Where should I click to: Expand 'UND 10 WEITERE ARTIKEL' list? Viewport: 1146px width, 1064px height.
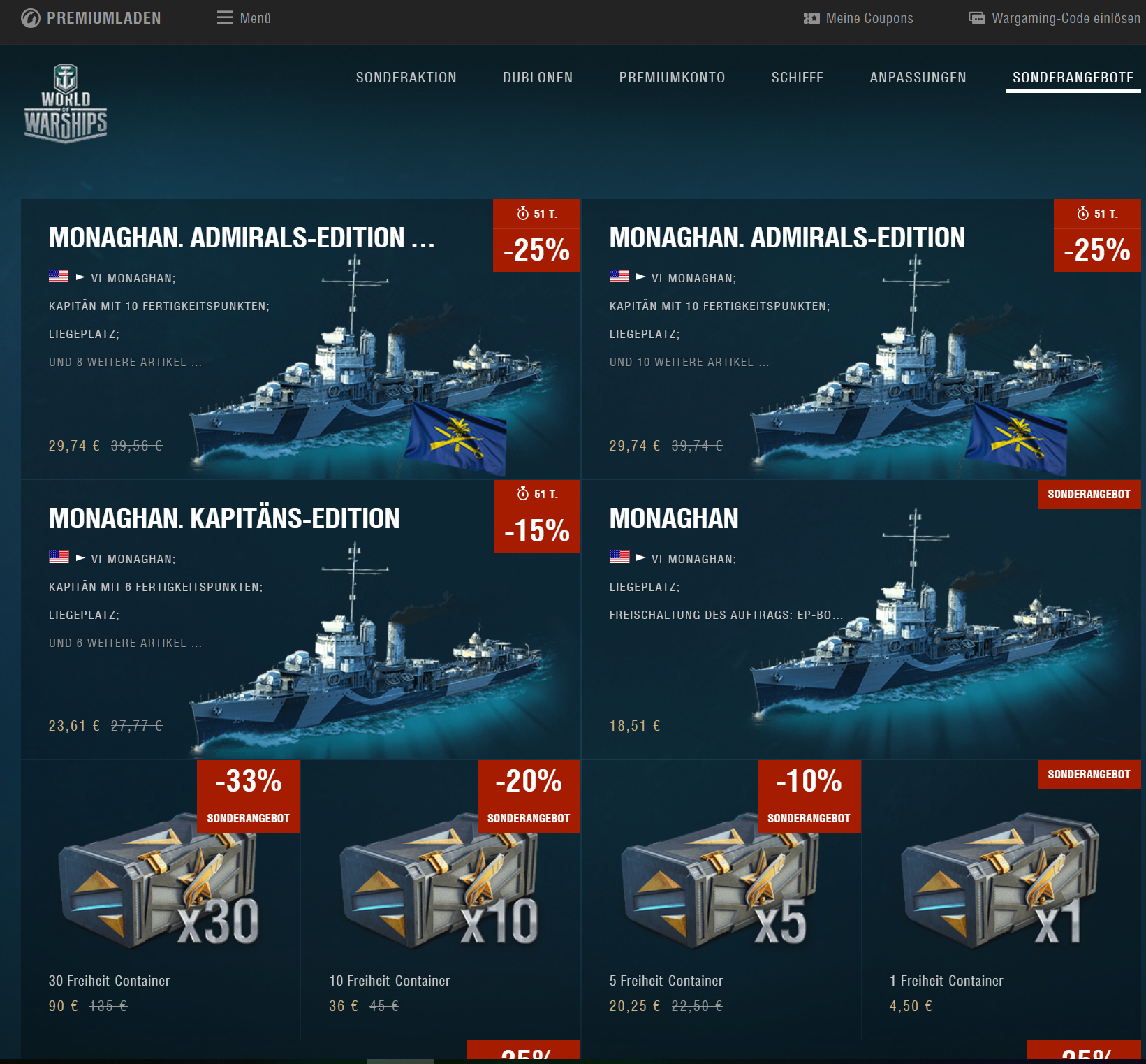point(688,362)
